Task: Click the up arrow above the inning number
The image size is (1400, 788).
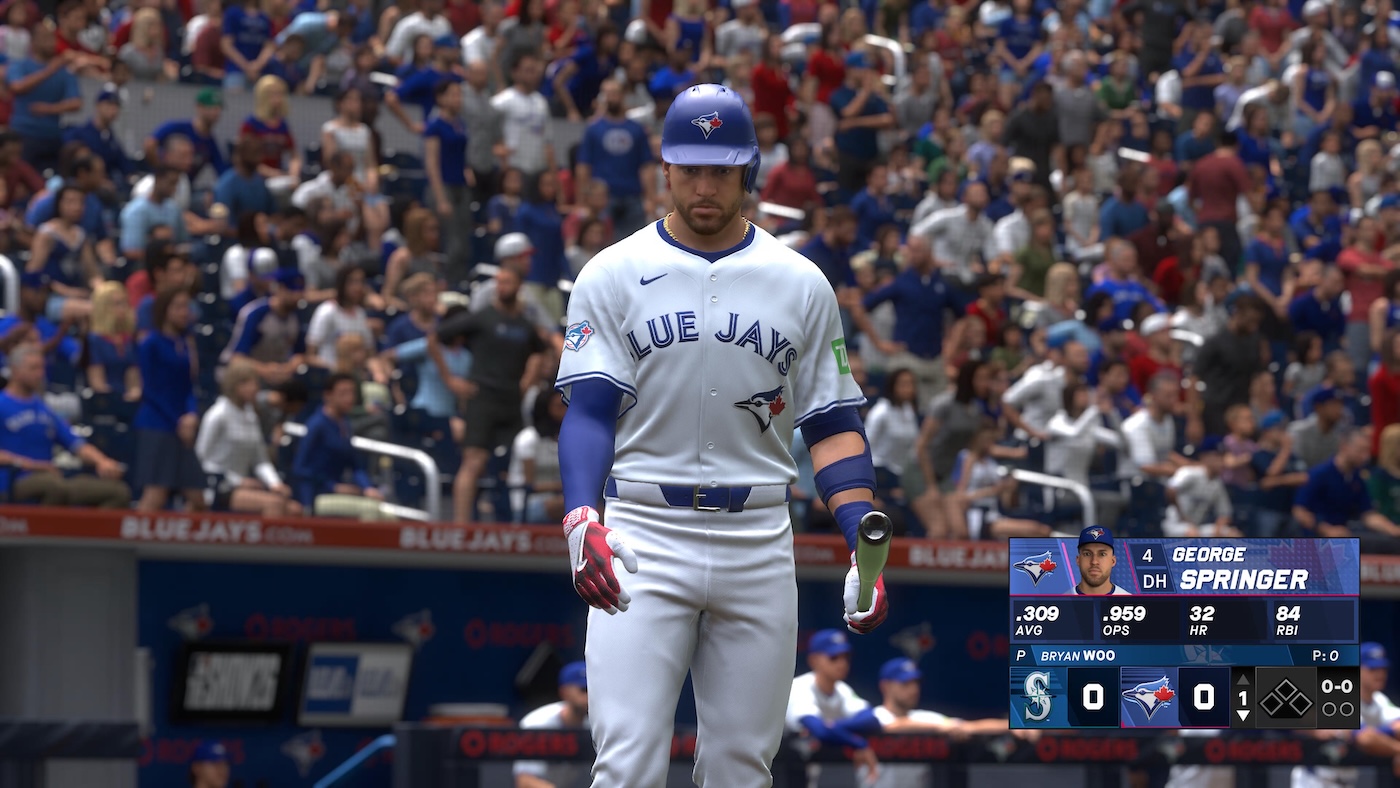Action: pyautogui.click(x=1243, y=679)
